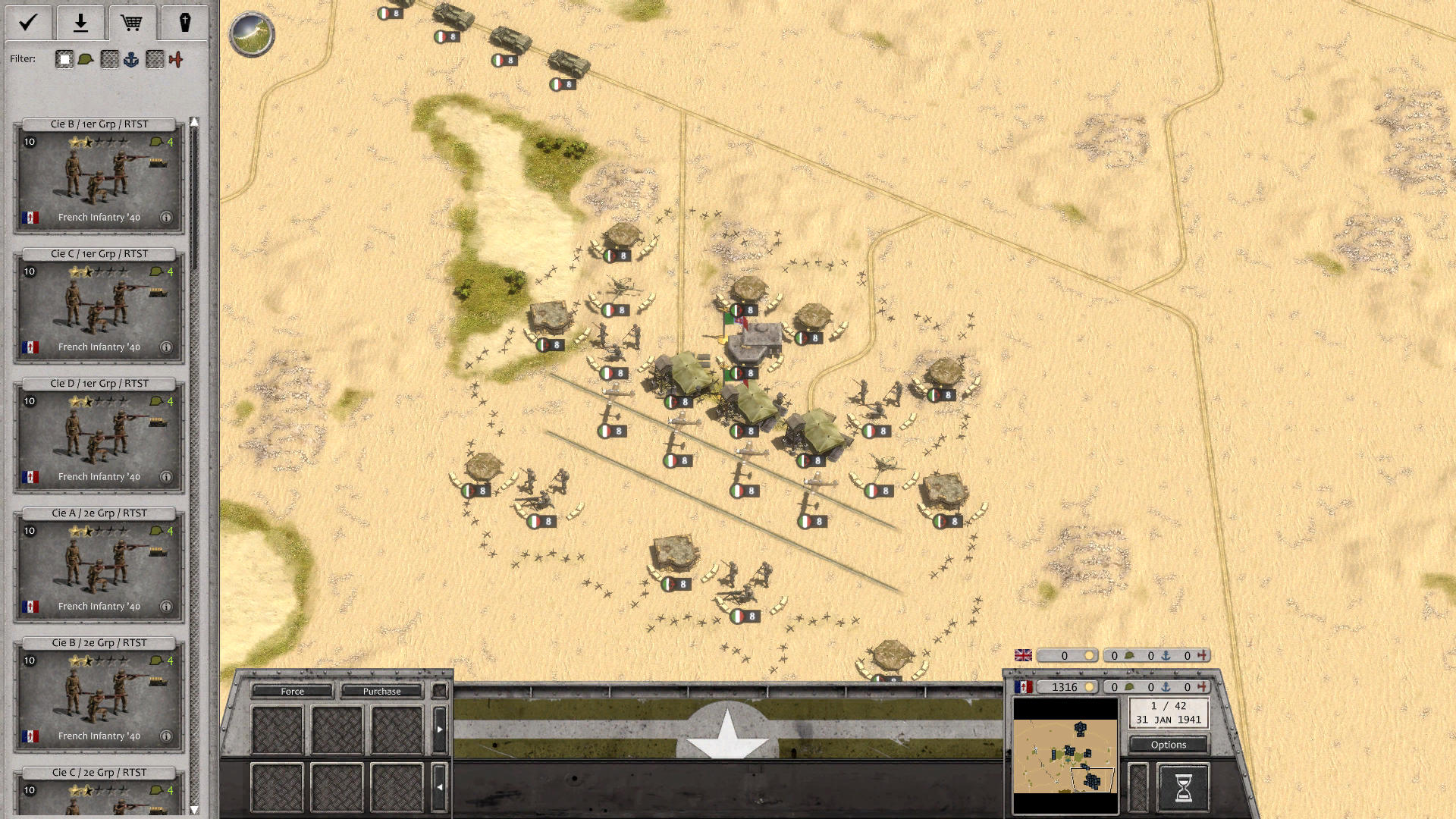The width and height of the screenshot is (1456, 819).
Task: Click the left arrow on lower slot row
Action: click(441, 785)
